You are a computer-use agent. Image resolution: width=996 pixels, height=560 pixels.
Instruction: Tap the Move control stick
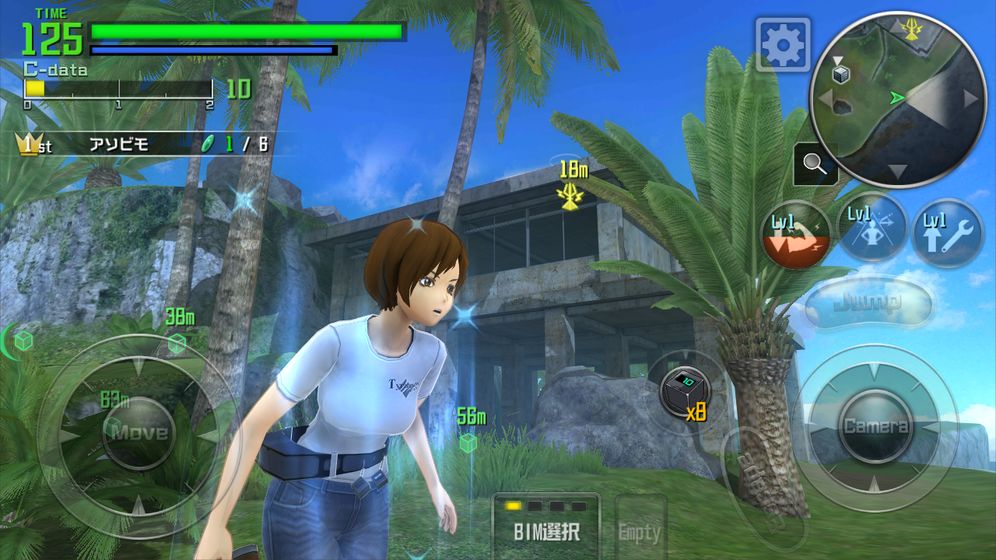click(x=138, y=433)
